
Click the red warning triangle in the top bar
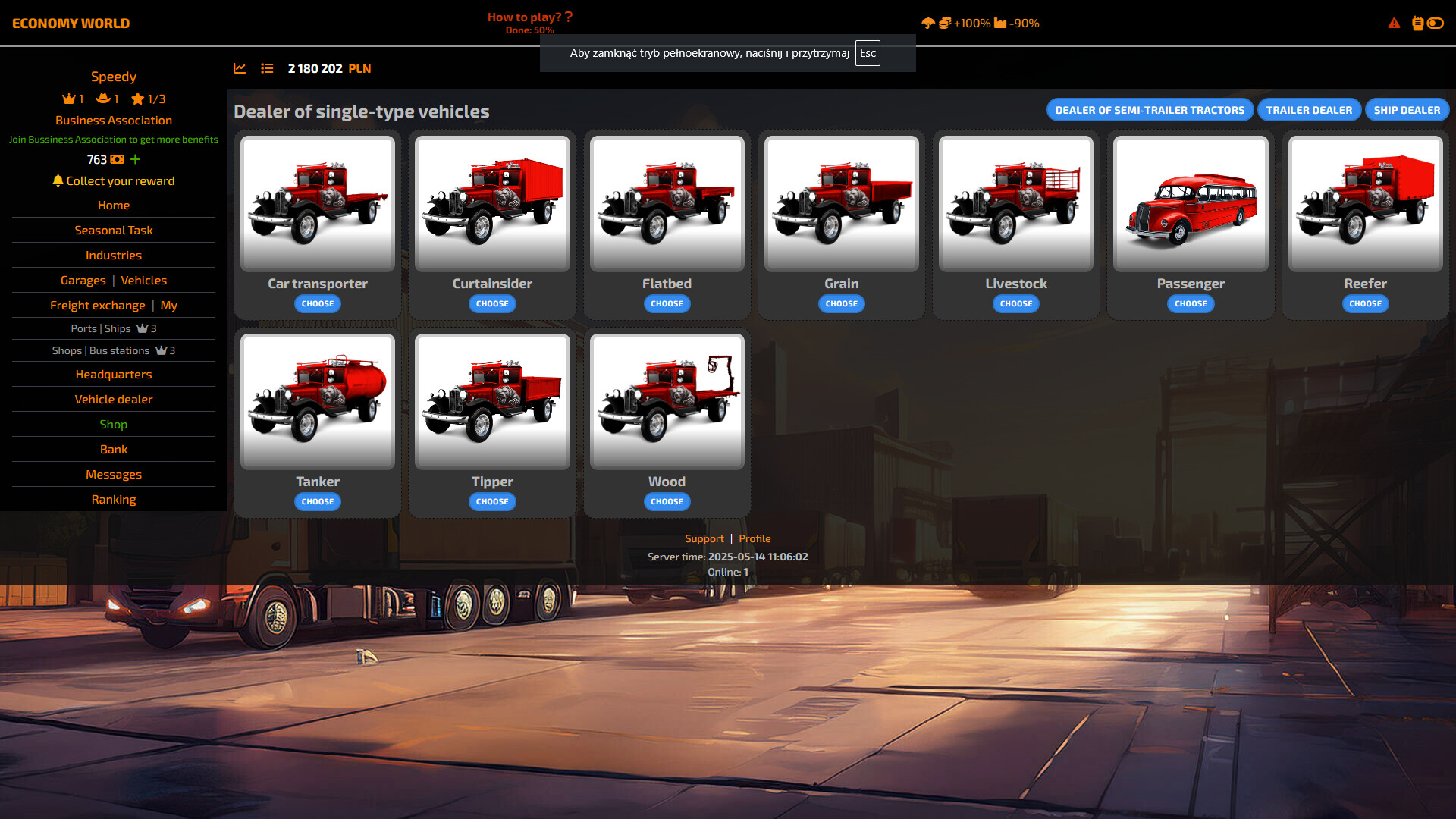click(1394, 24)
